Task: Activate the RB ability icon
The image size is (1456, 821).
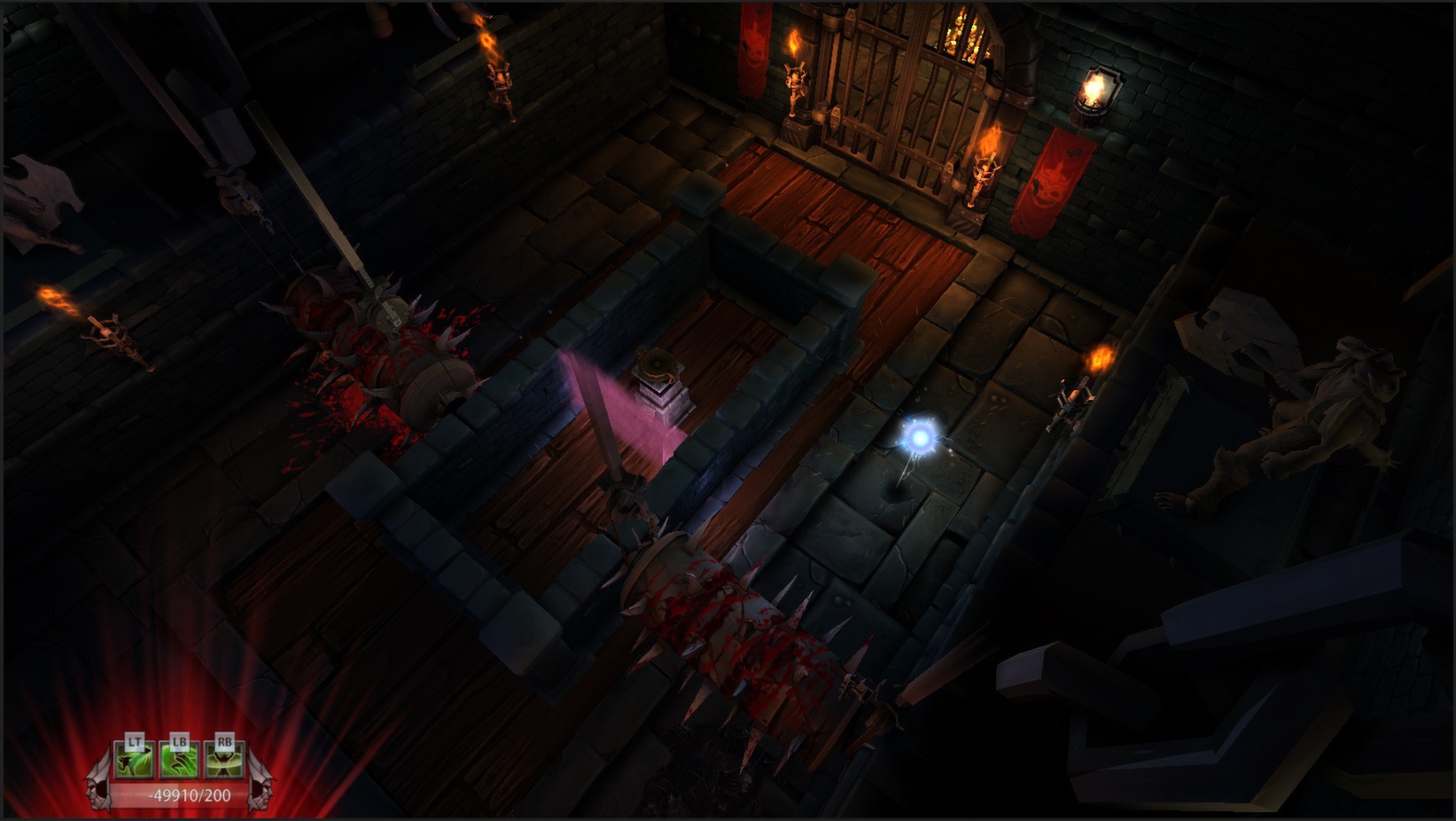Action: (224, 761)
